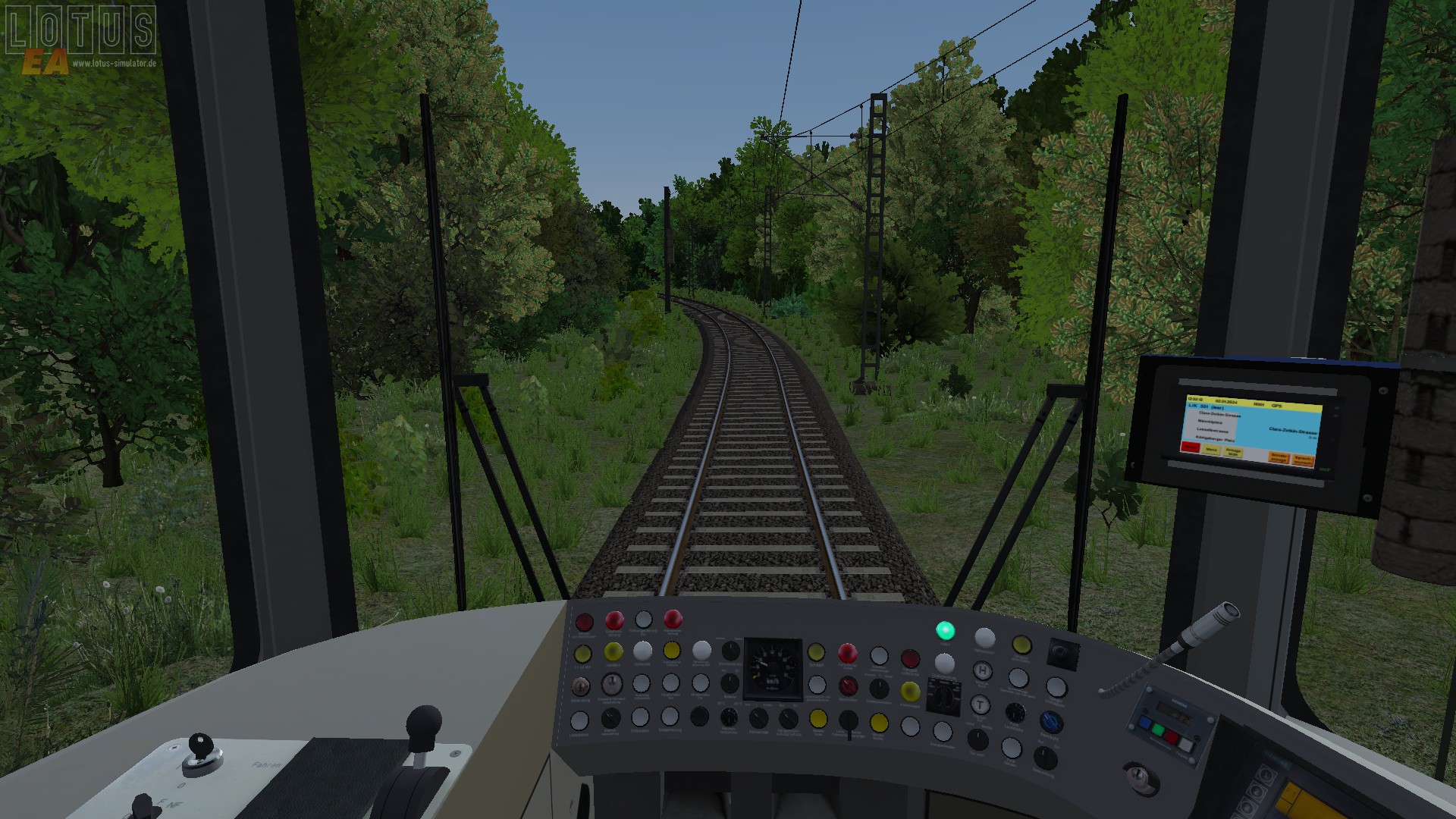Viewport: 1456px width, 819px height.
Task: Toggle the blue Fernlicht high-beam switch
Action: 1050,720
